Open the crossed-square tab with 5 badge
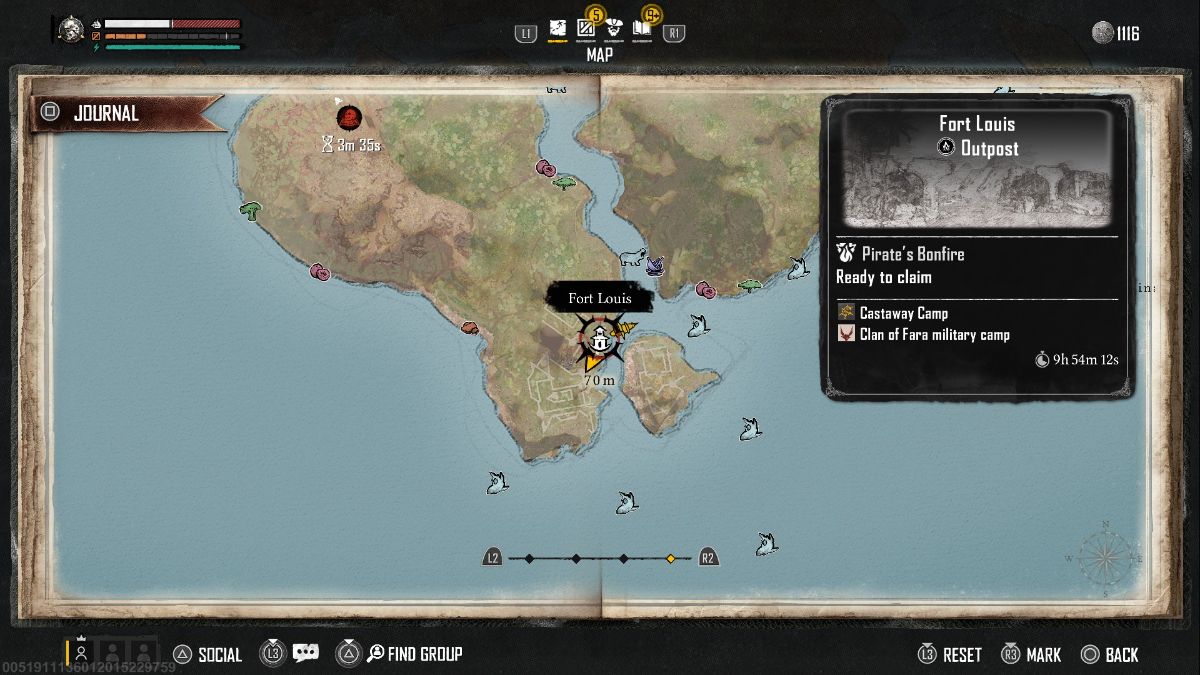 coord(586,29)
